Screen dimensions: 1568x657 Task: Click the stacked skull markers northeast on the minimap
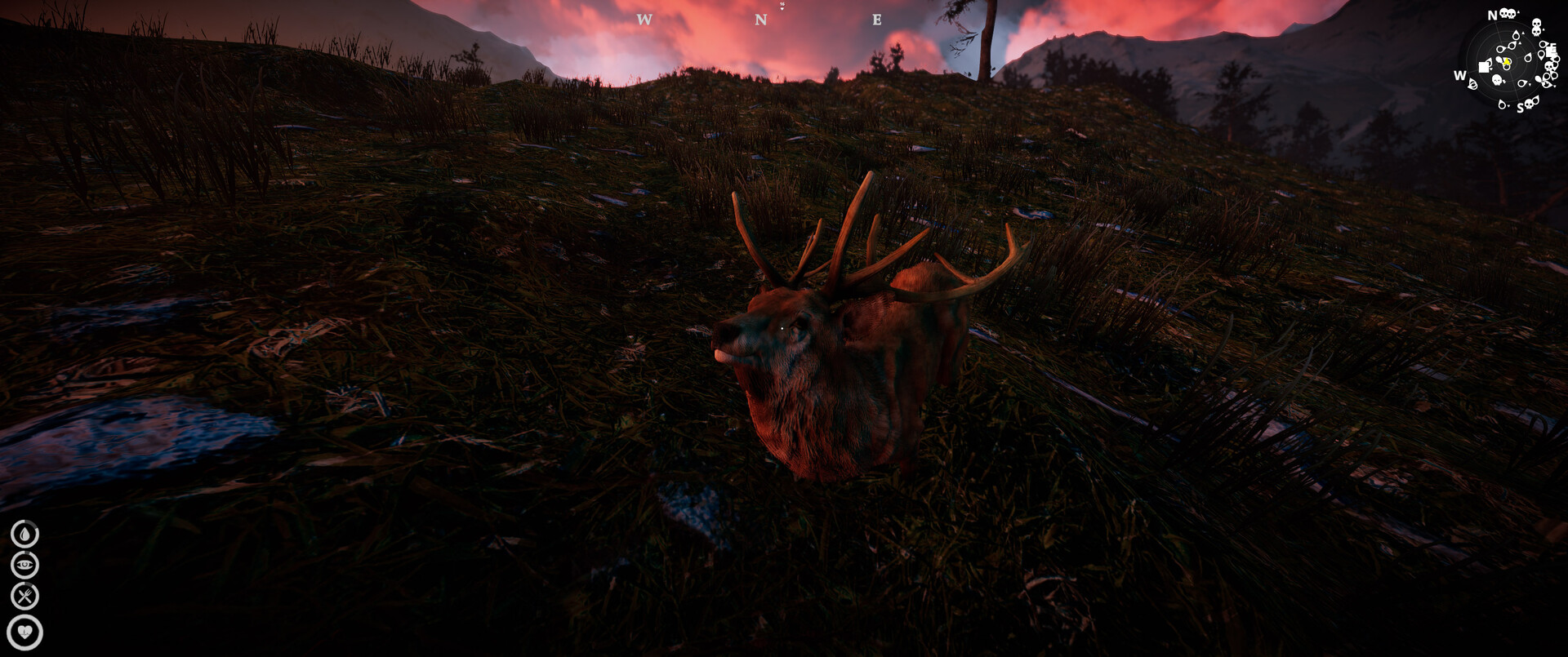(1535, 27)
